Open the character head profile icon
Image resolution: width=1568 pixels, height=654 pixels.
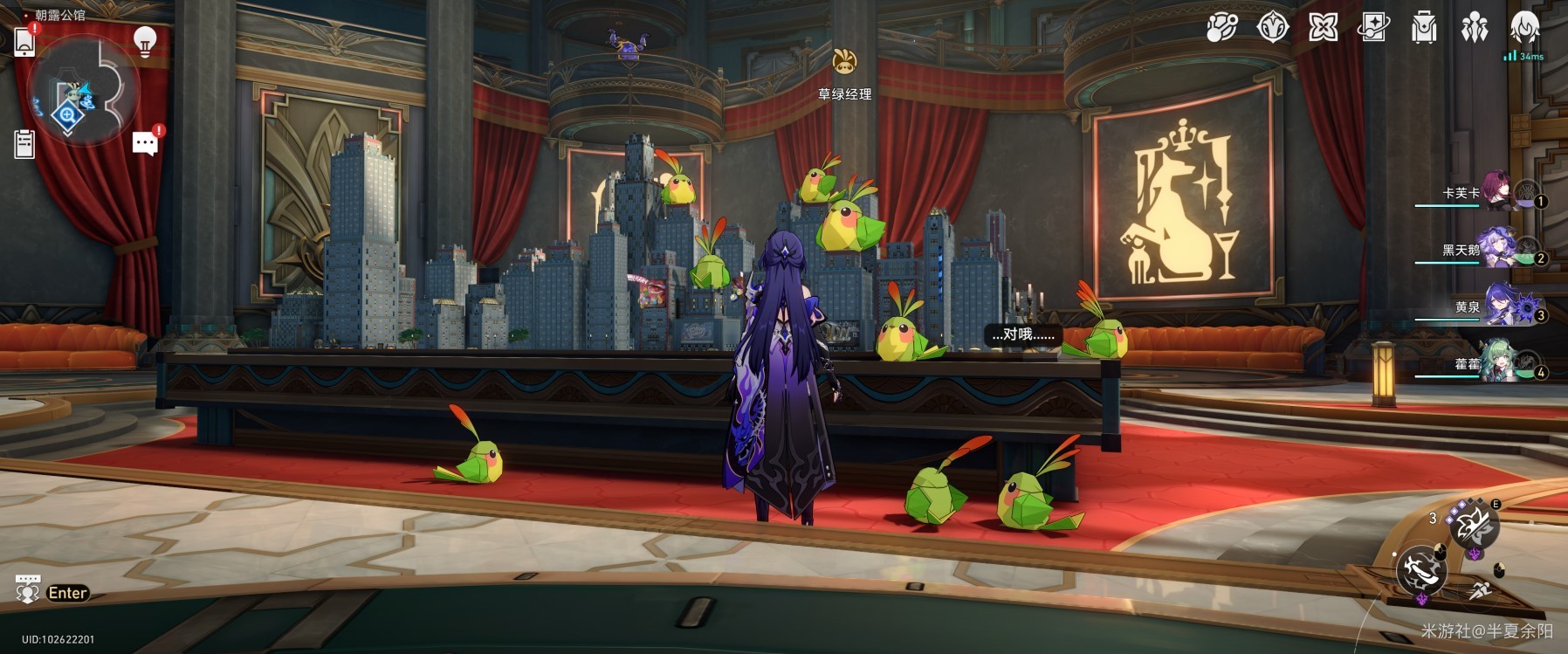[1525, 28]
